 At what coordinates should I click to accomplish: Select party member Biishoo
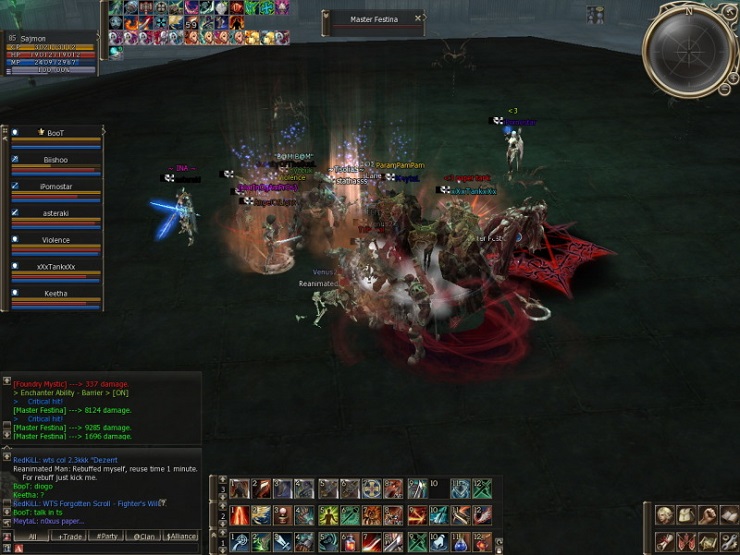pos(56,159)
